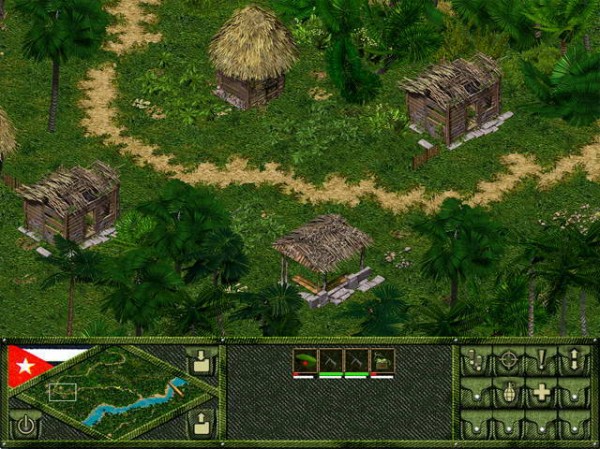600x449 pixels.
Task: Select the grenade throw command
Action: [509, 392]
